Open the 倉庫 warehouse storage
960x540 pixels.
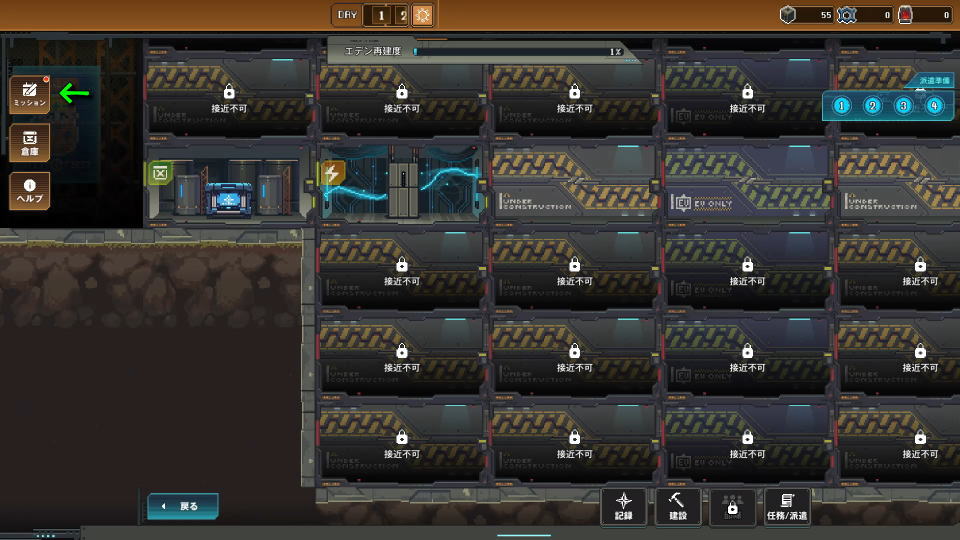(x=30, y=142)
